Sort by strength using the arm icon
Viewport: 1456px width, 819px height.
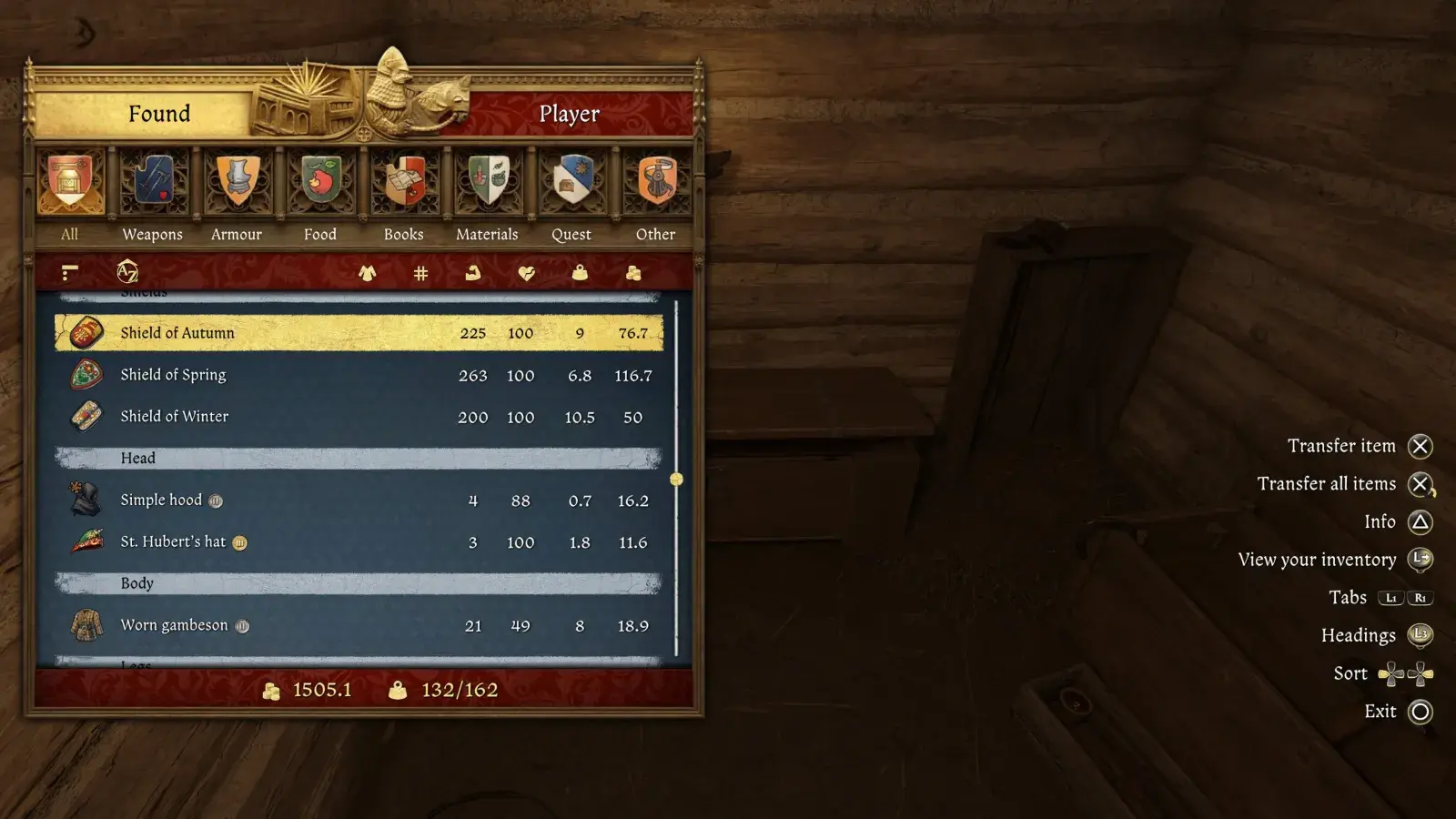pos(473,272)
